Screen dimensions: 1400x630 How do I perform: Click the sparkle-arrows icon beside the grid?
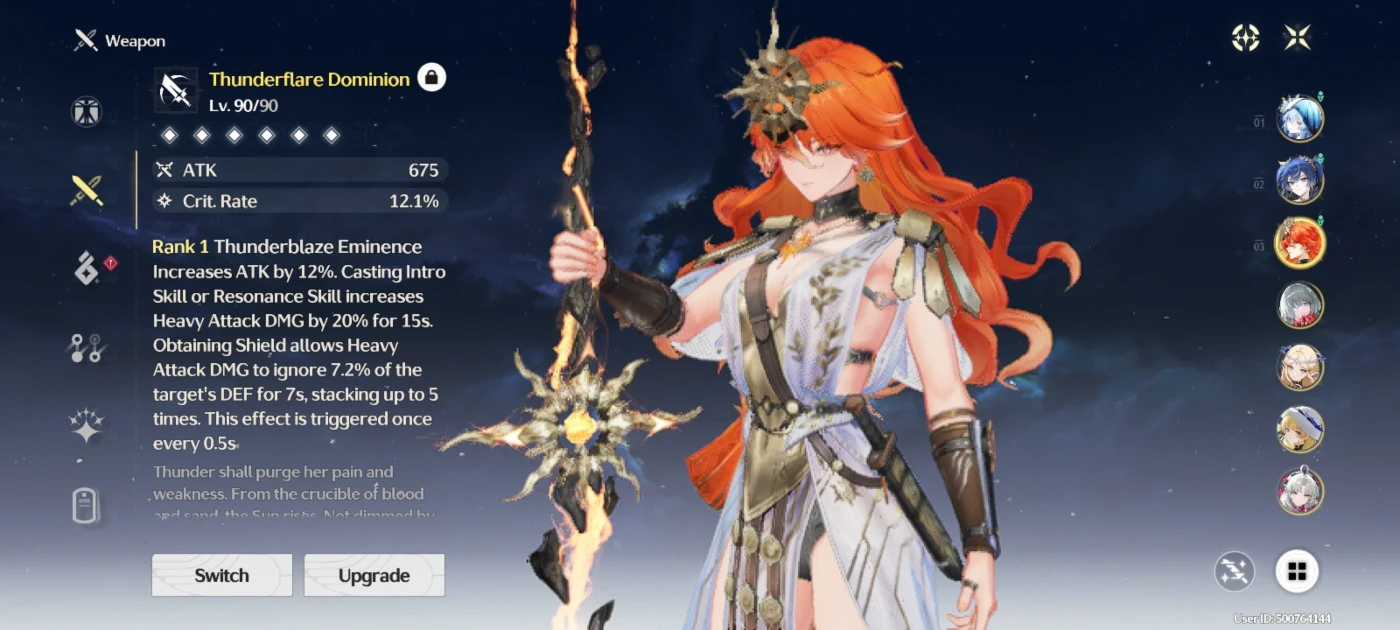click(1235, 571)
